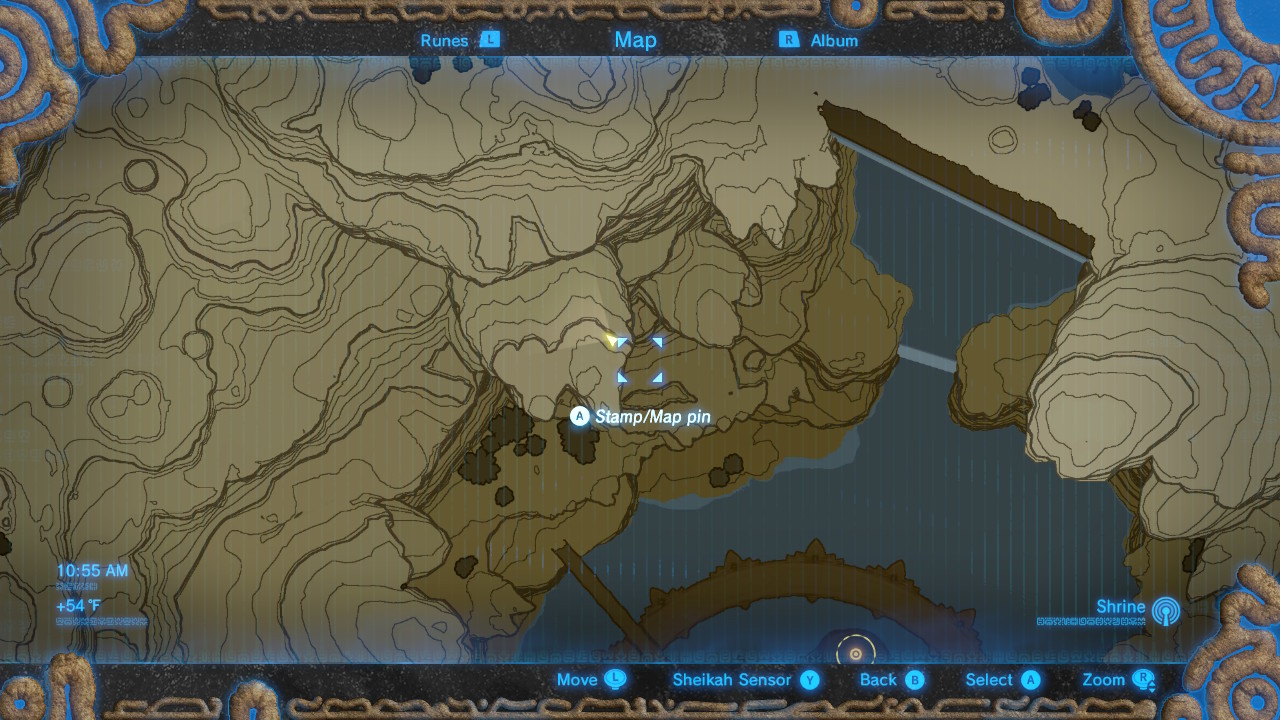Select the yellow destination pin on the map
The image size is (1280, 720).
[612, 340]
